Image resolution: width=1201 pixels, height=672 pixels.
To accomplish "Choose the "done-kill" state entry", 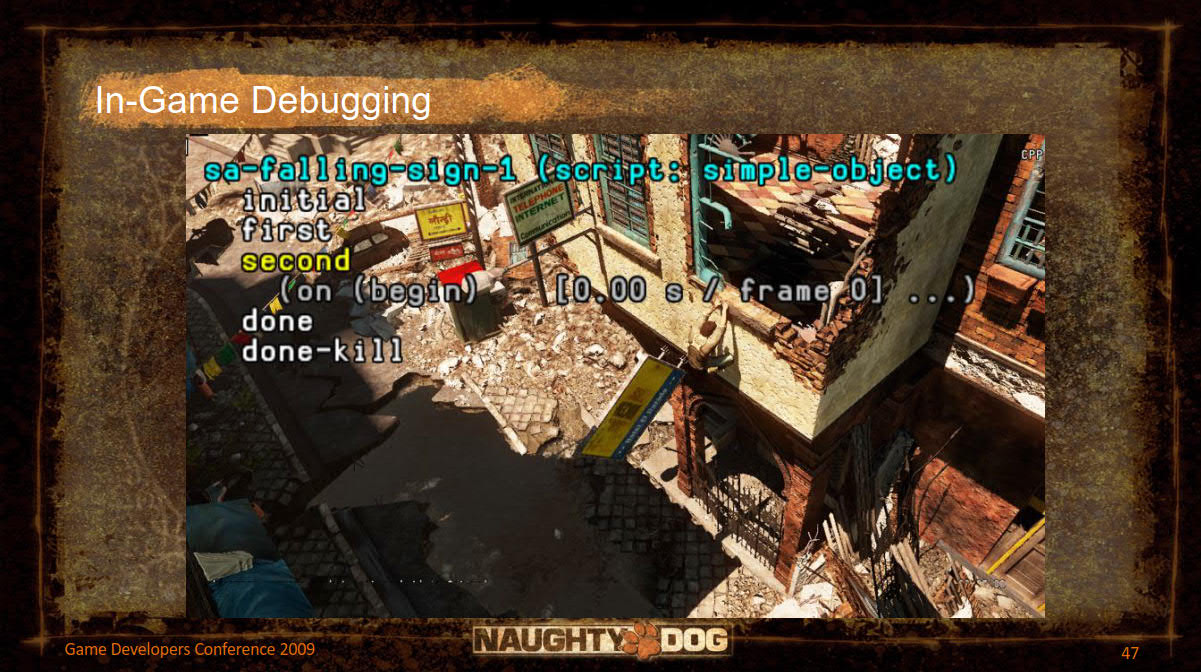I will click(x=322, y=351).
